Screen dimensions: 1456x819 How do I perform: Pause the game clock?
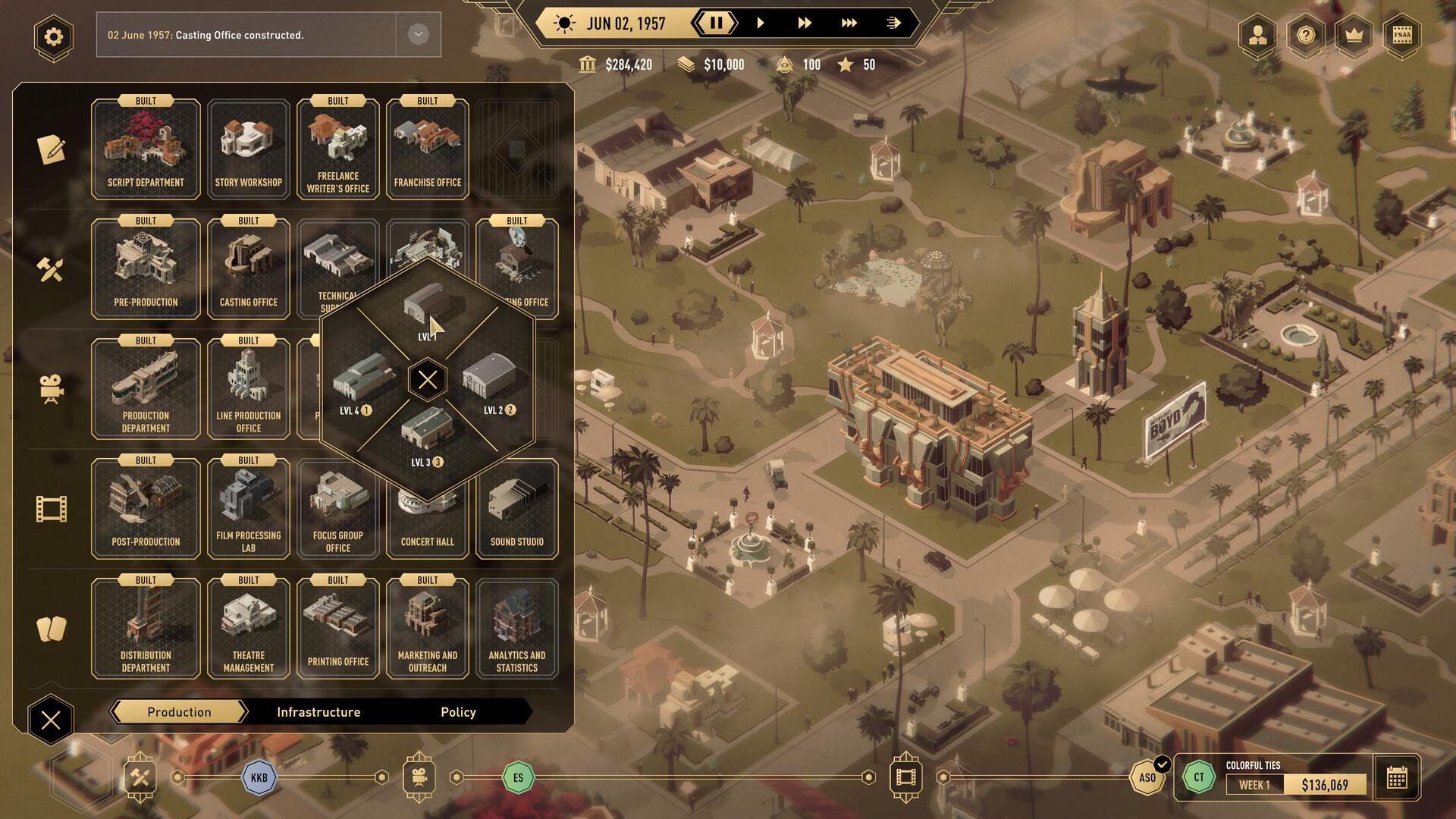click(716, 23)
